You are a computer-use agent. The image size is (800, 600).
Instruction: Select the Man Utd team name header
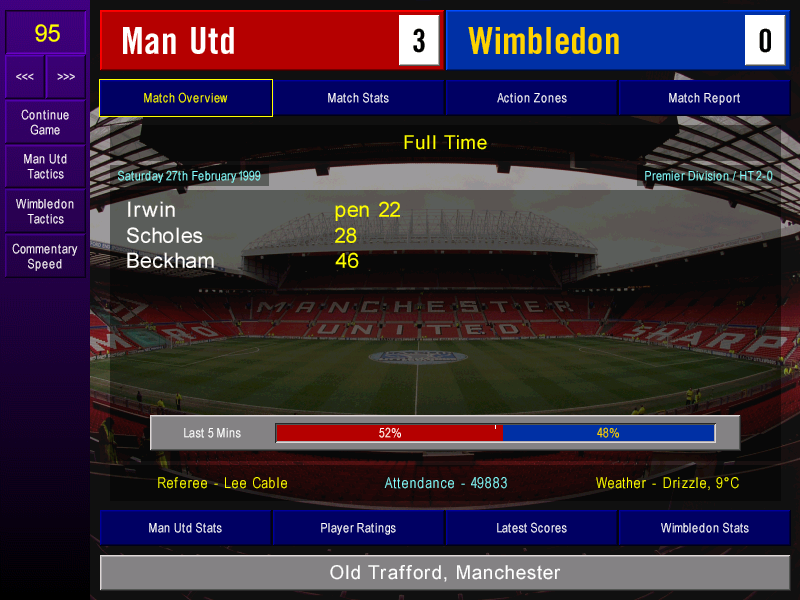pyautogui.click(x=250, y=40)
